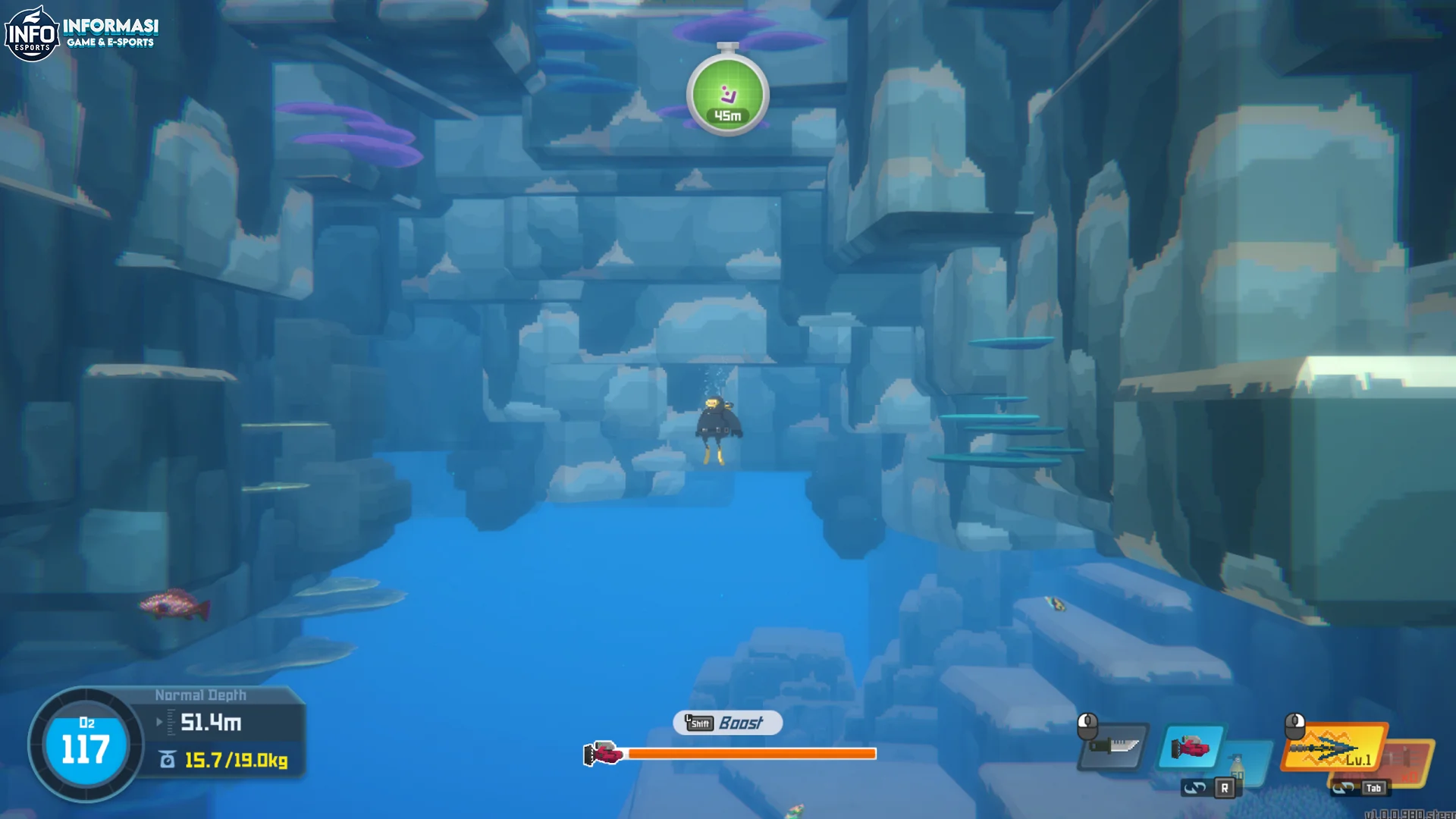Screen dimensions: 1456x819
Task: Click the O2 117 oxygen gauge
Action: pos(85,747)
